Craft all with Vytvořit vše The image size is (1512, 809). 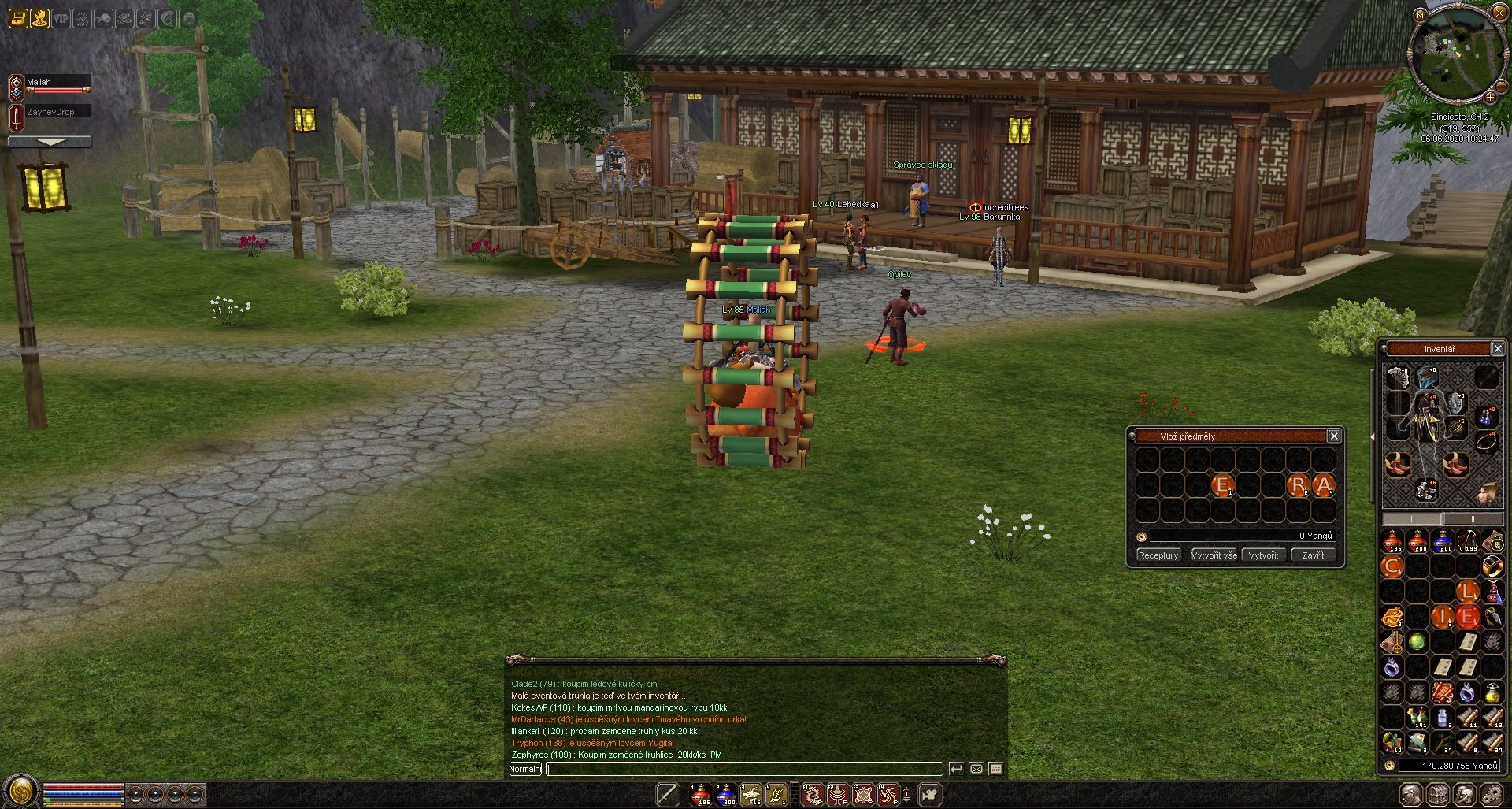pos(1214,555)
